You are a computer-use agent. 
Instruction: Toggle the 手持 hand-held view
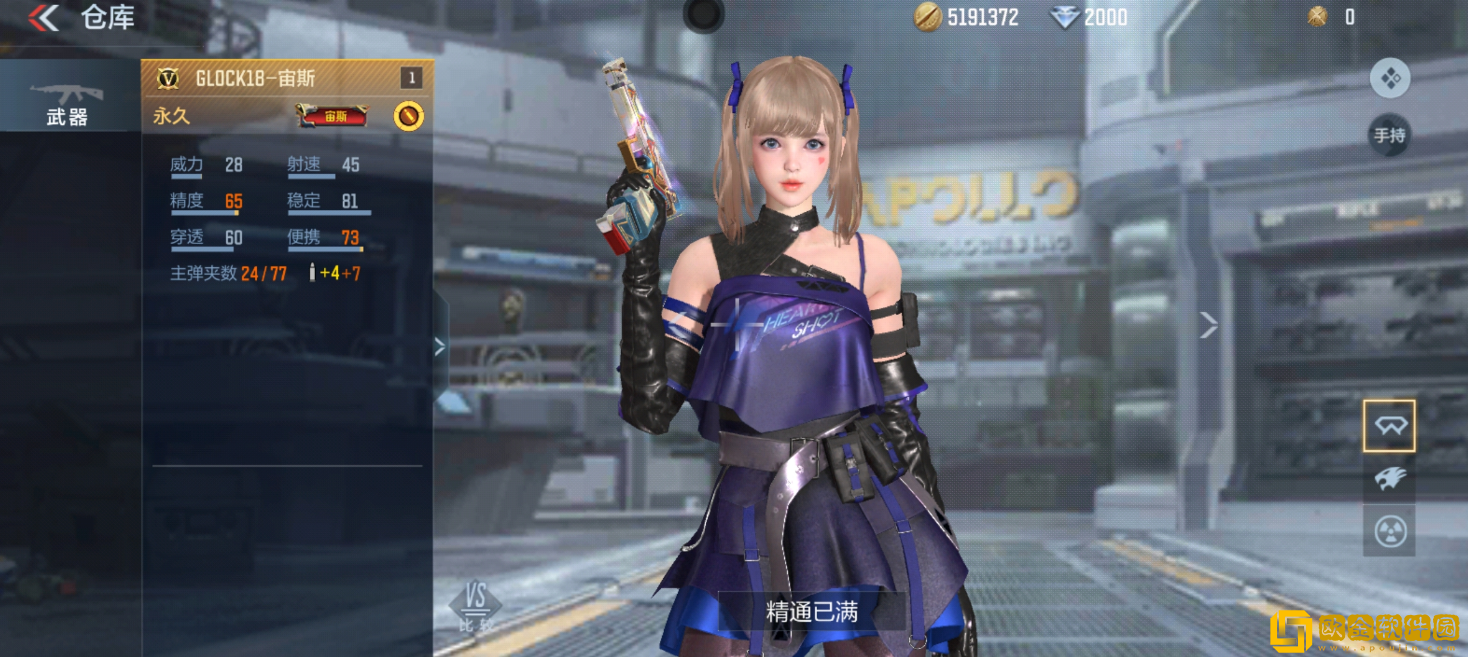tap(1389, 135)
